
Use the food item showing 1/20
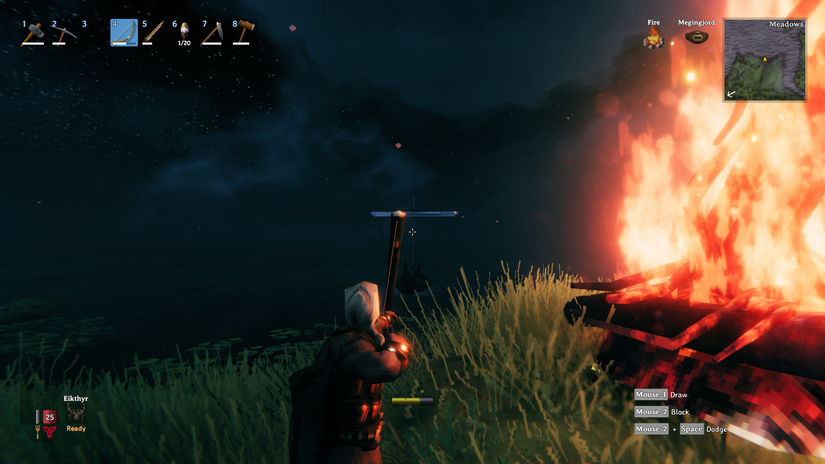pos(184,32)
